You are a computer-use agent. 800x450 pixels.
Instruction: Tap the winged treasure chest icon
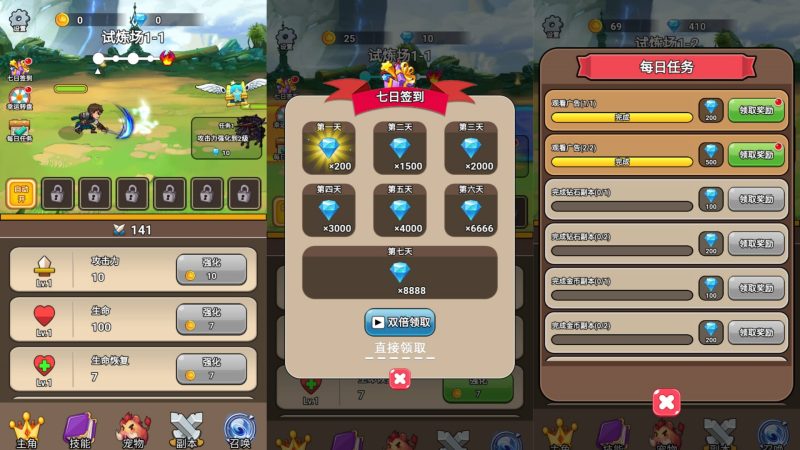[x=236, y=91]
